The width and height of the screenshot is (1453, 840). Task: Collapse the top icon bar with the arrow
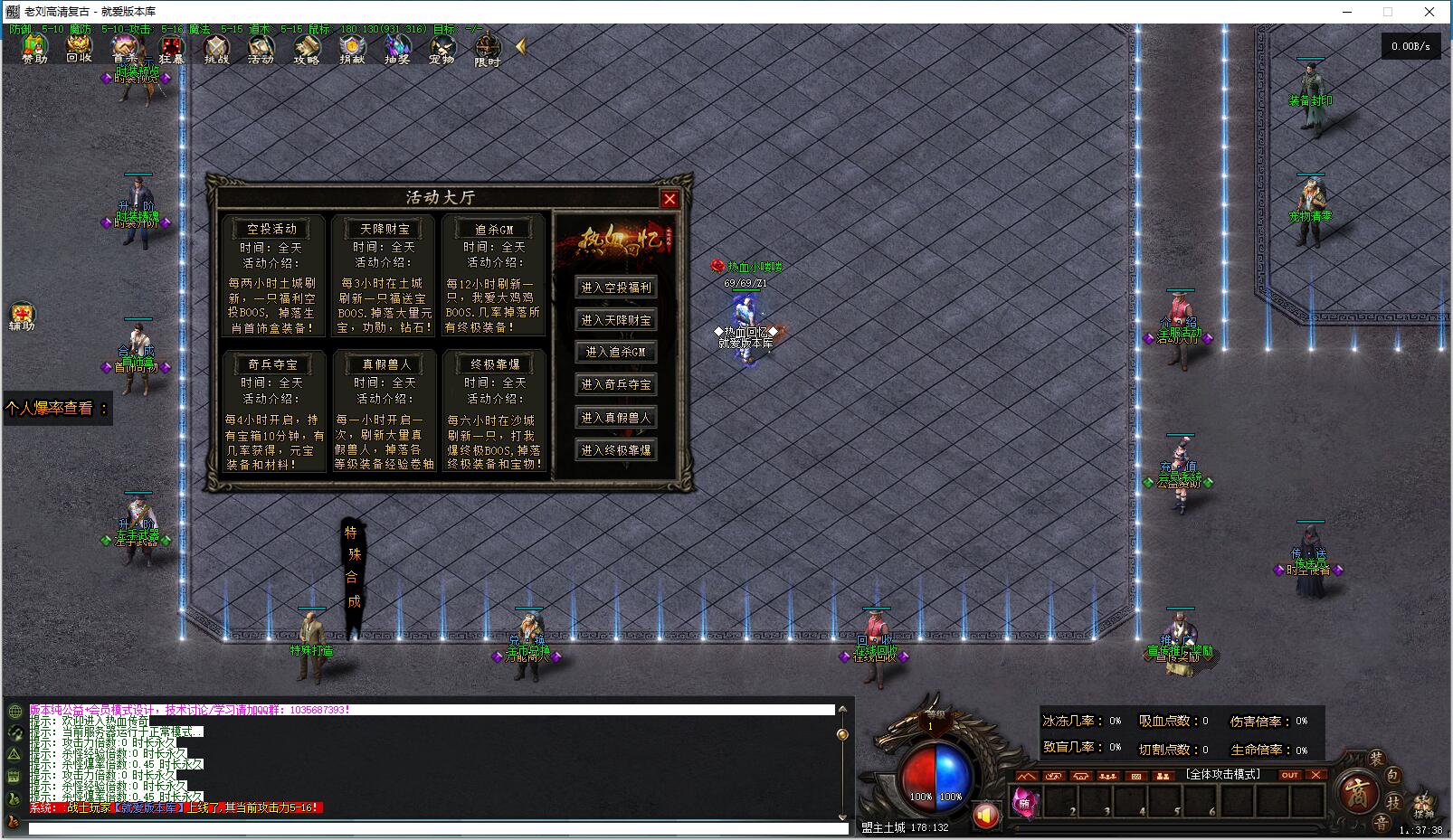click(x=521, y=45)
